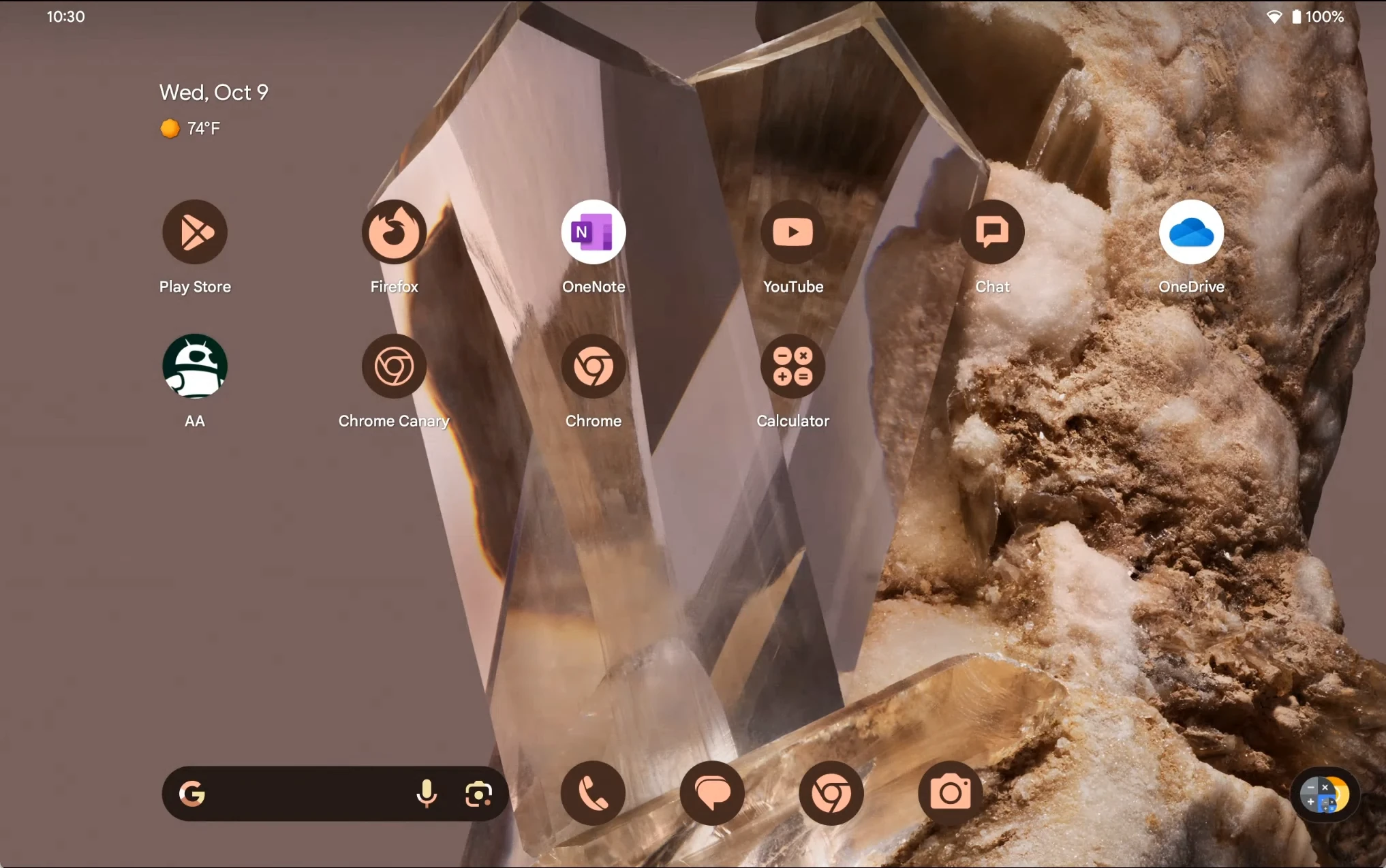This screenshot has height=868, width=1386.
Task: Open the Chat app
Action: (x=992, y=232)
